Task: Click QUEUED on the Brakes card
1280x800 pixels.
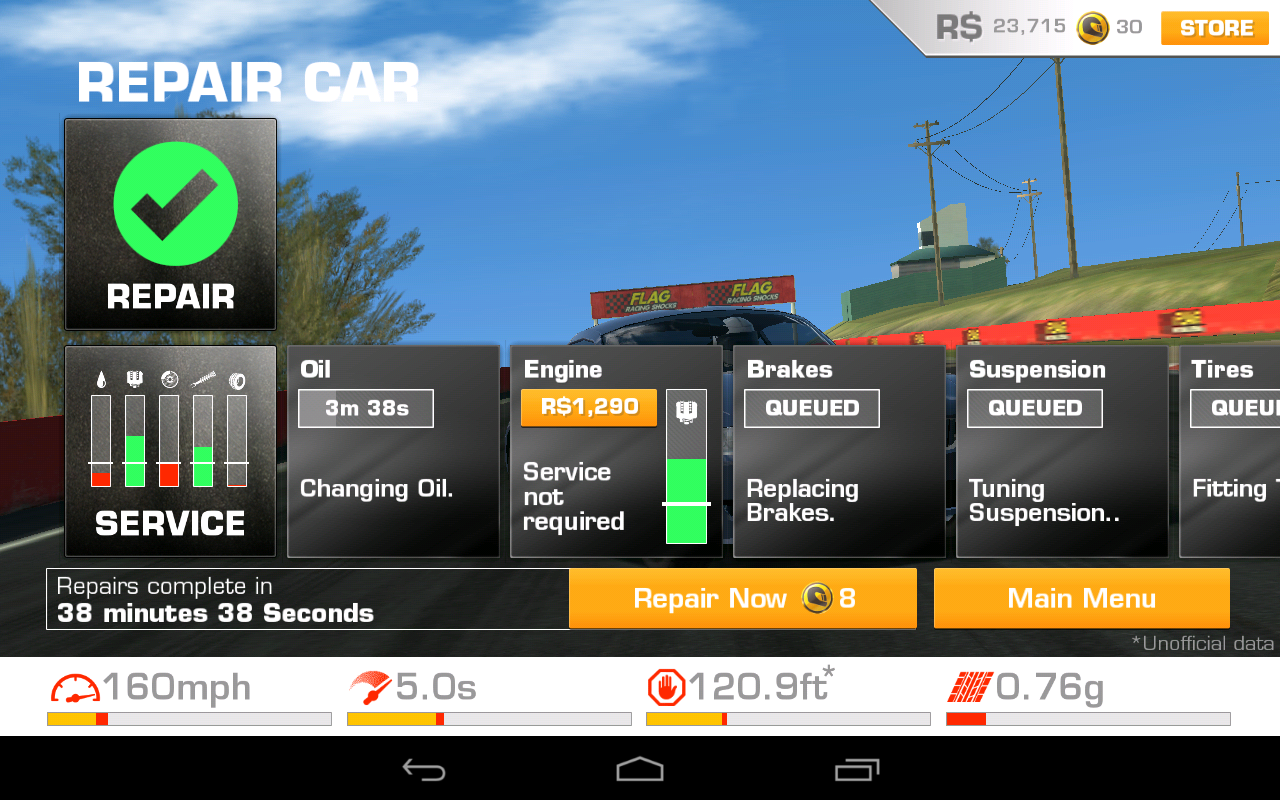Action: (x=811, y=408)
